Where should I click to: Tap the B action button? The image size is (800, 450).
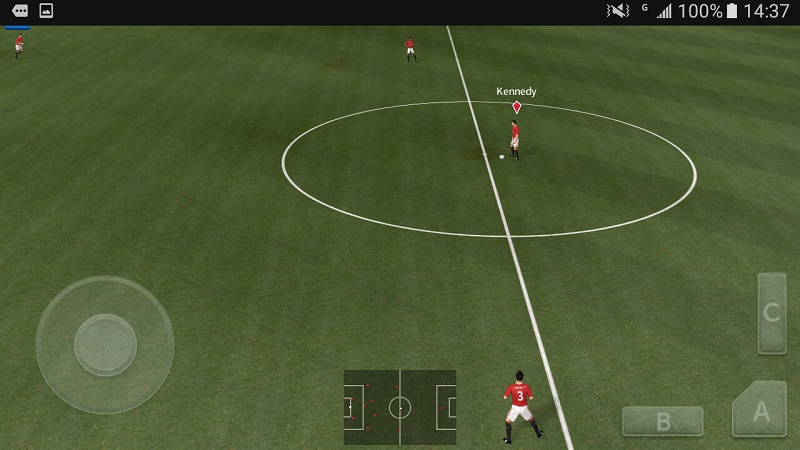[662, 421]
